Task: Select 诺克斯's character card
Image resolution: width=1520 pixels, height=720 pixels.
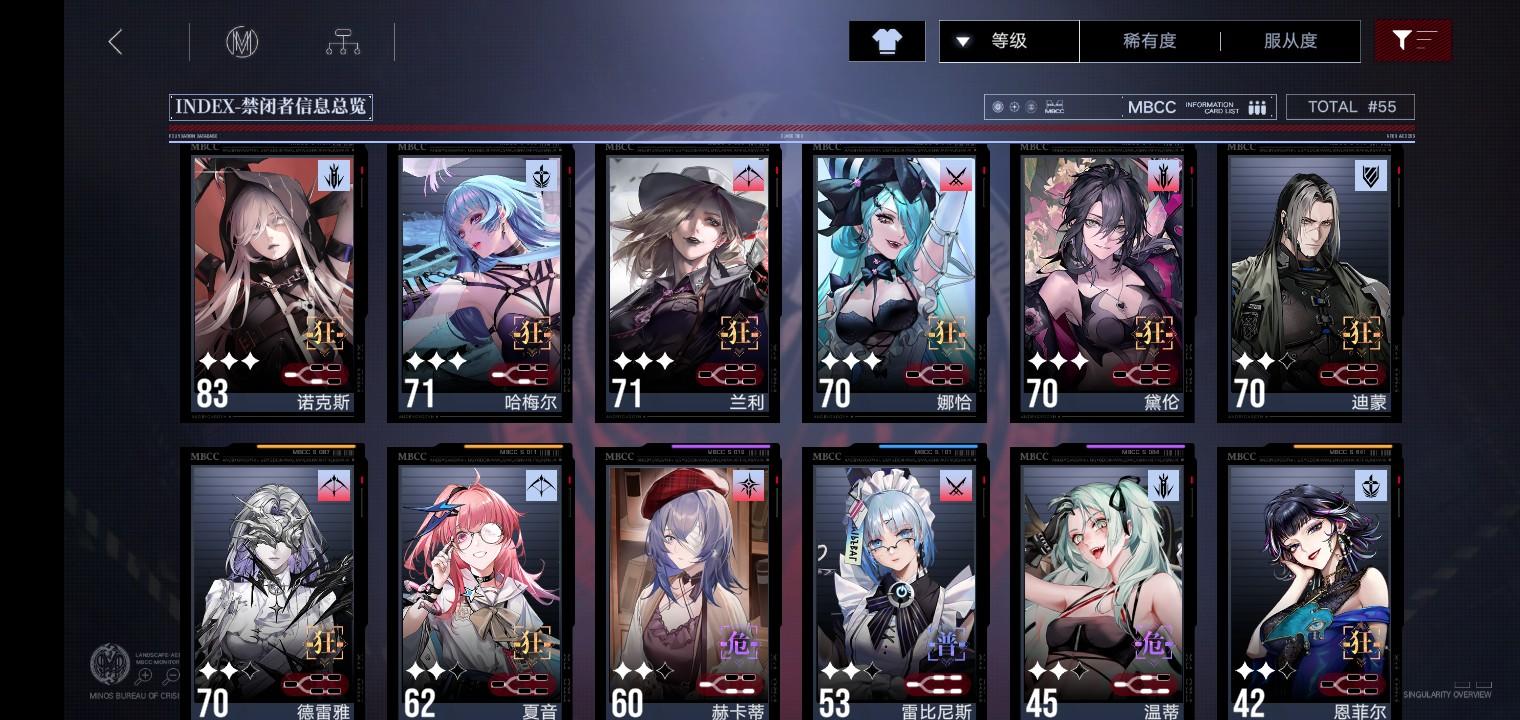Action: [273, 280]
